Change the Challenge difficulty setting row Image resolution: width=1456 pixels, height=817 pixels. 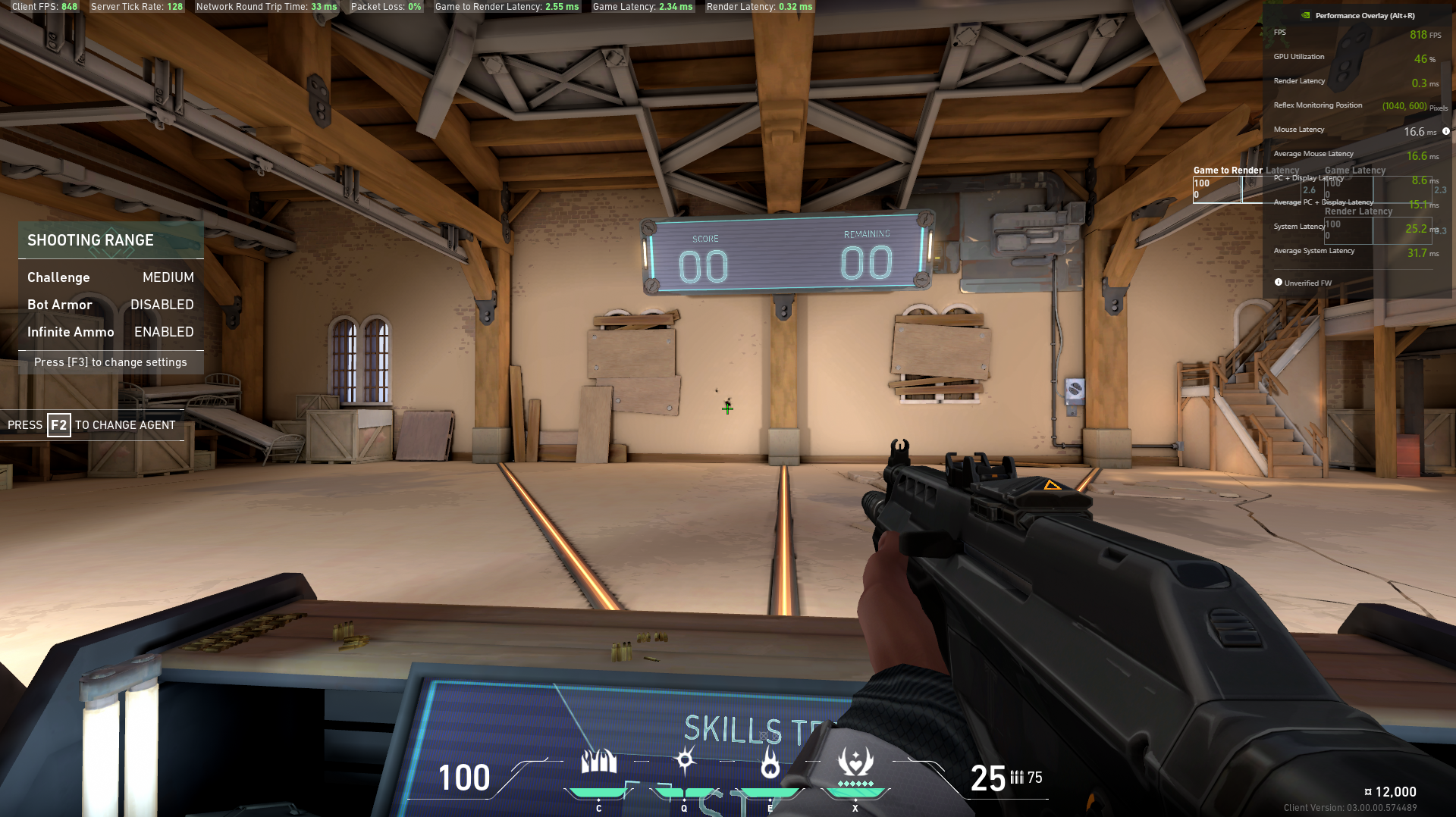pos(111,277)
